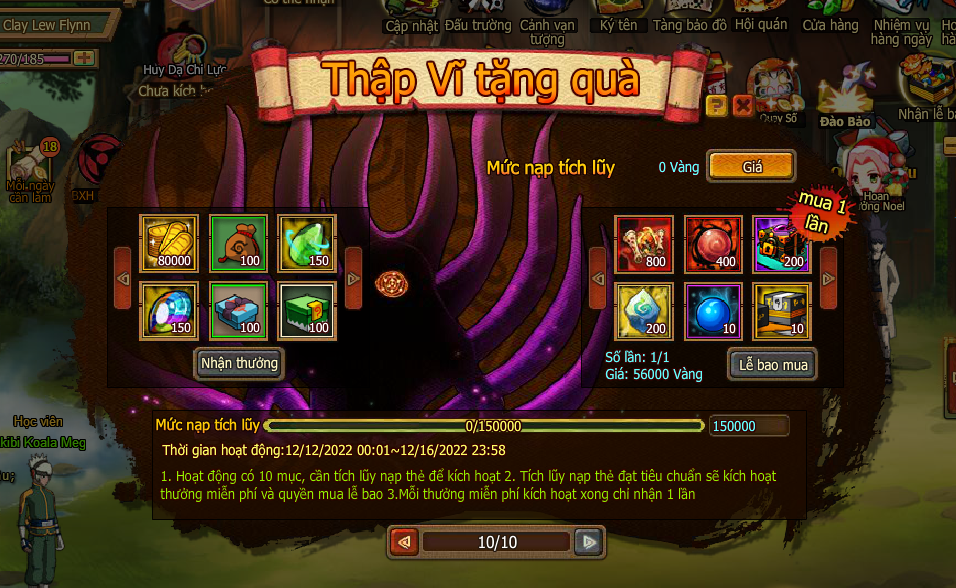Screen dimensions: 956x588
Task: Close the Thập Vĩ tặng quà window
Action: pyautogui.click(x=742, y=105)
